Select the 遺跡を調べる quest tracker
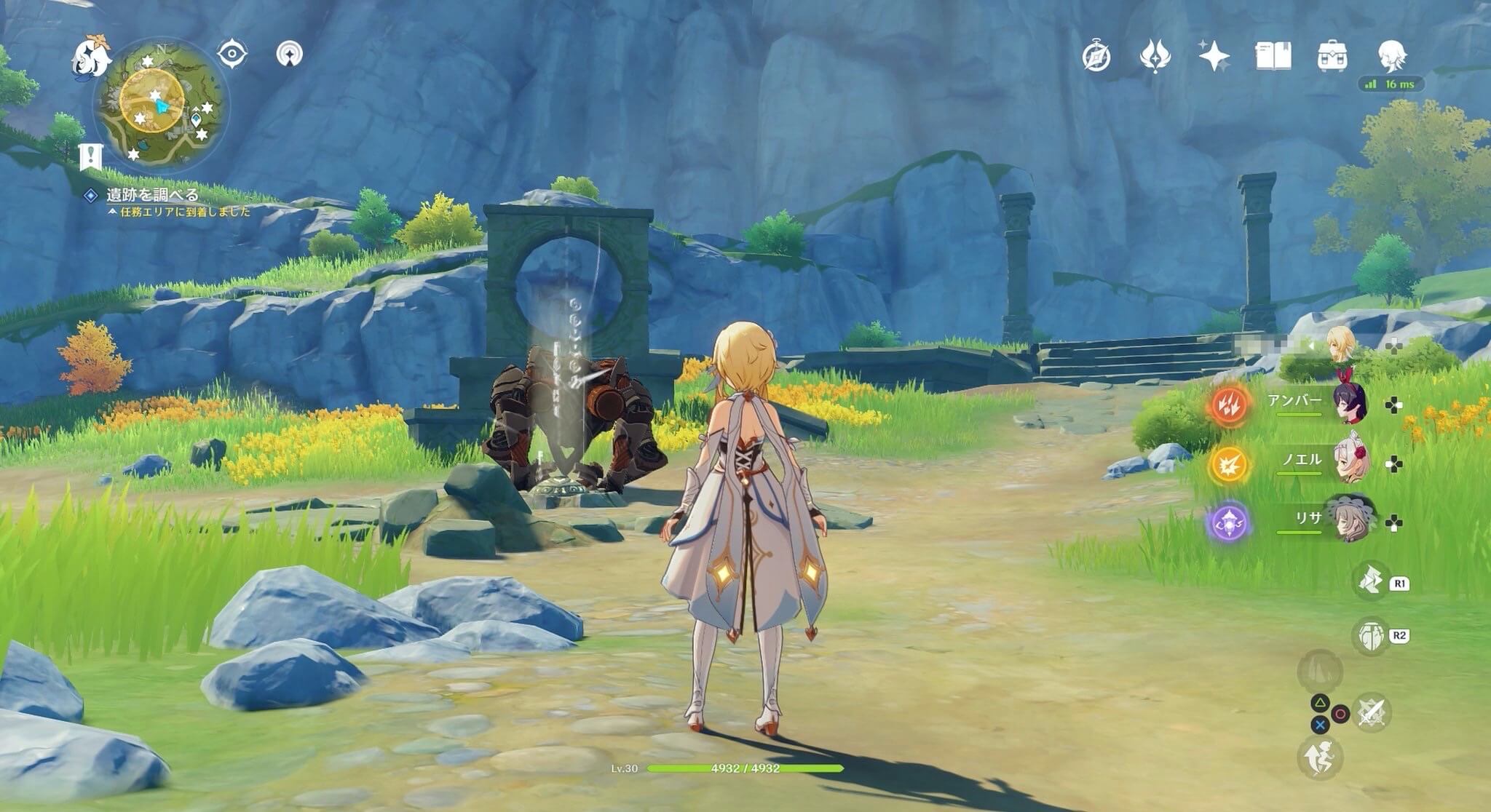1491x812 pixels. 152,195
